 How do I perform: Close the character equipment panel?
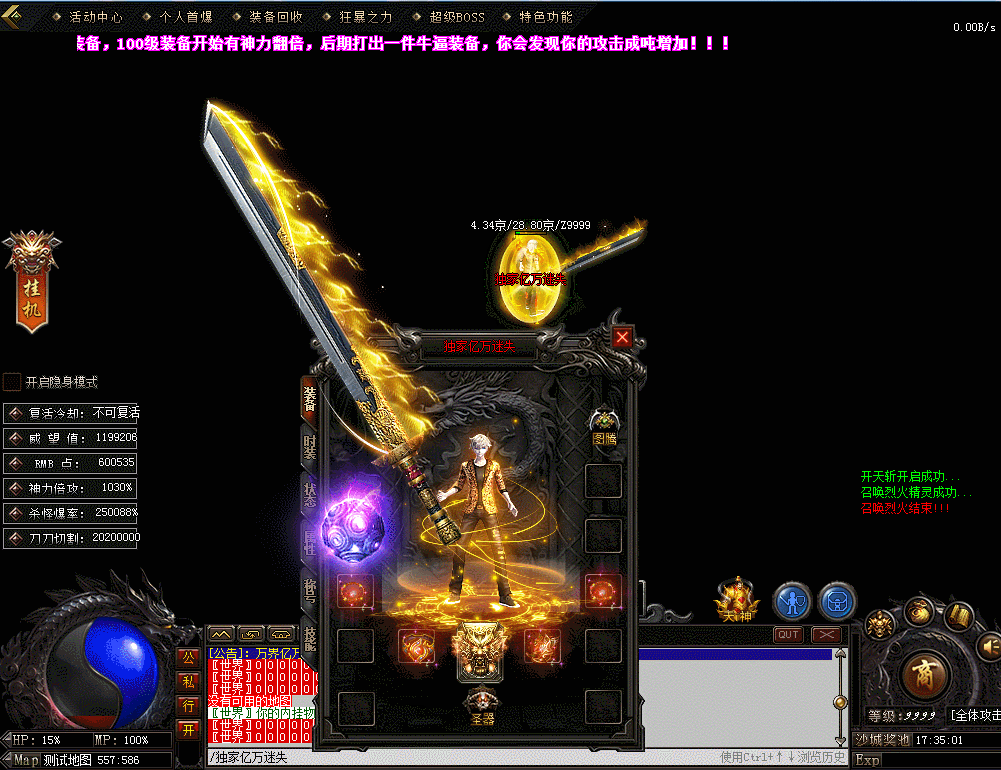pyautogui.click(x=622, y=337)
